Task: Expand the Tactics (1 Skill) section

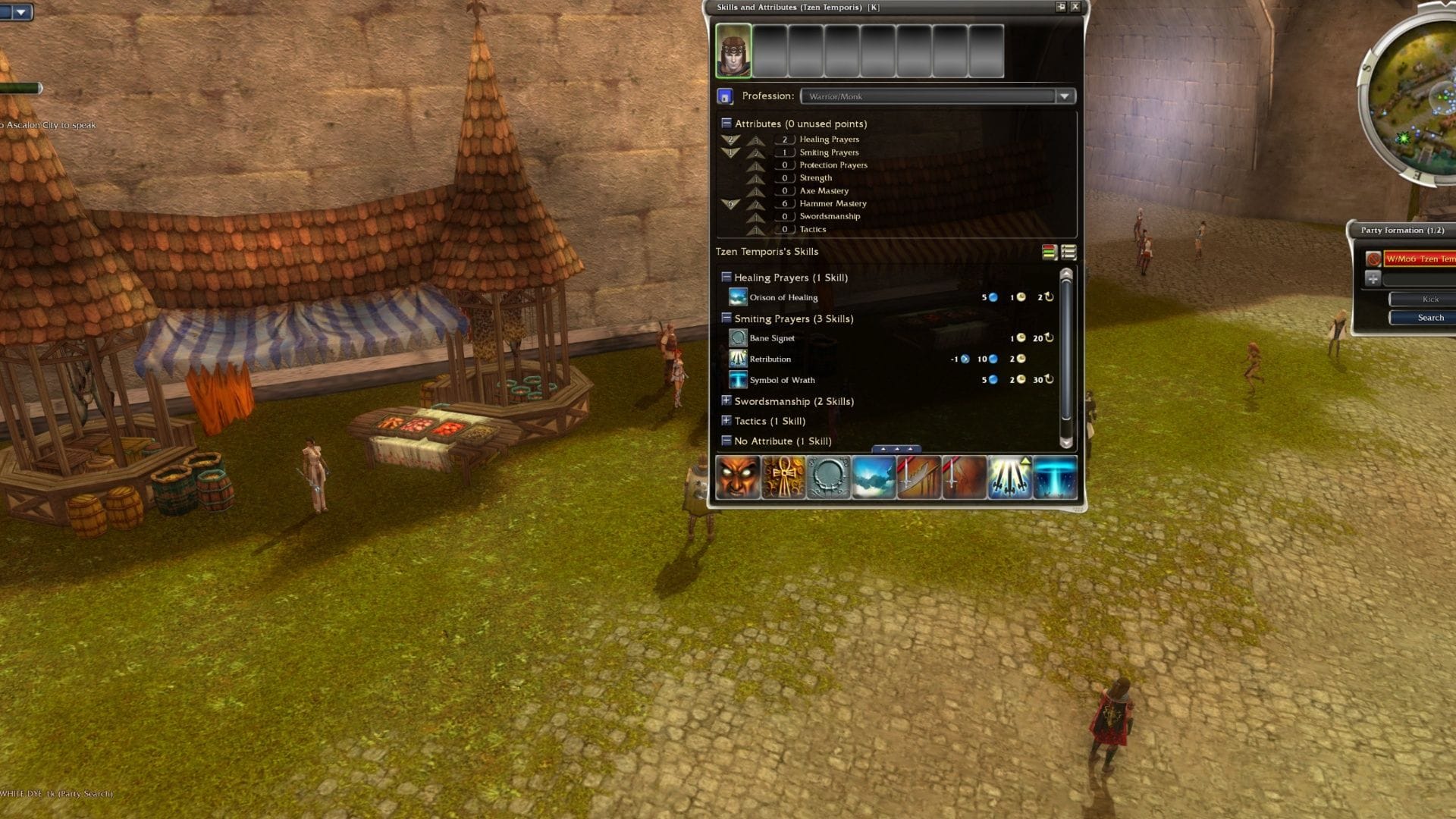Action: tap(726, 420)
